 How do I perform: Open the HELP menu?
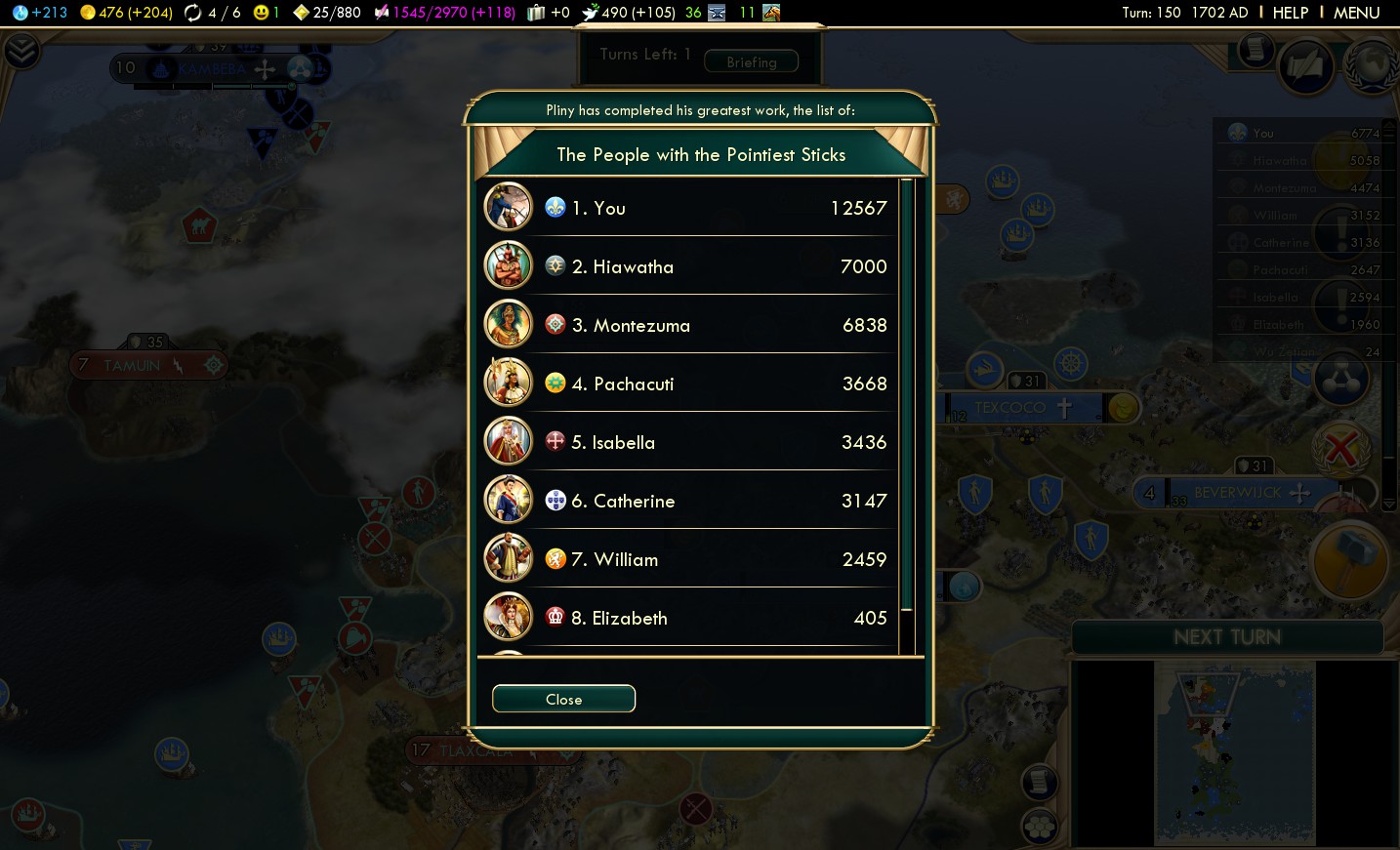point(1290,13)
